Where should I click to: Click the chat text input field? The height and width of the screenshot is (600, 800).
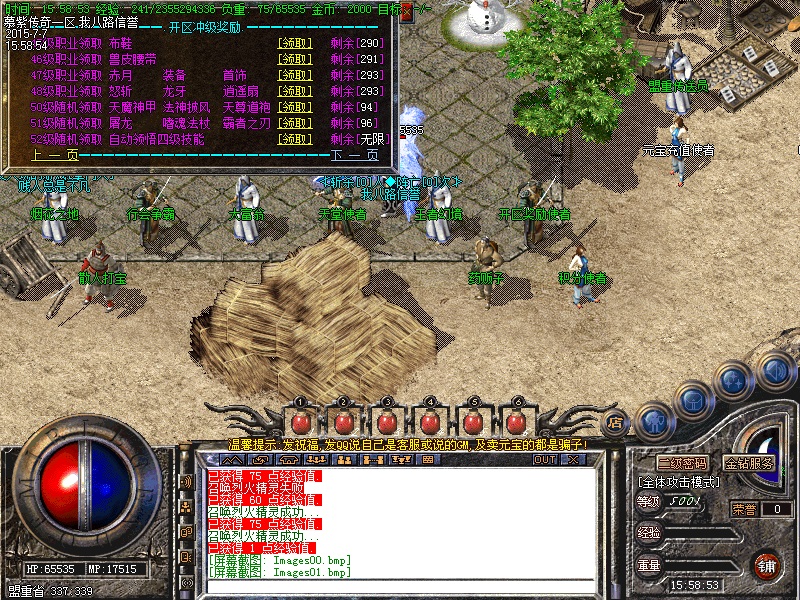400,588
